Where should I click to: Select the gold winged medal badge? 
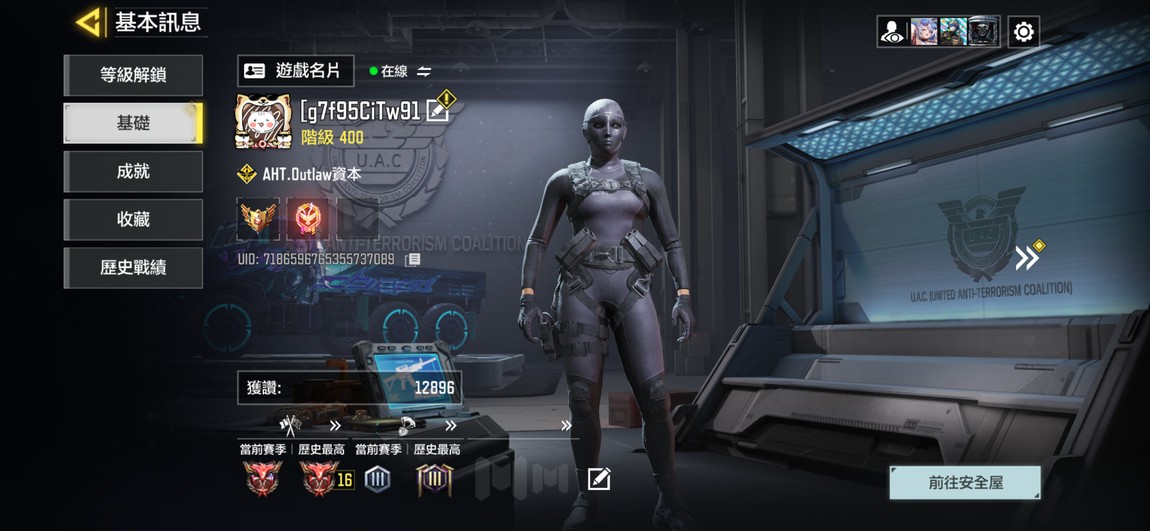[257, 217]
